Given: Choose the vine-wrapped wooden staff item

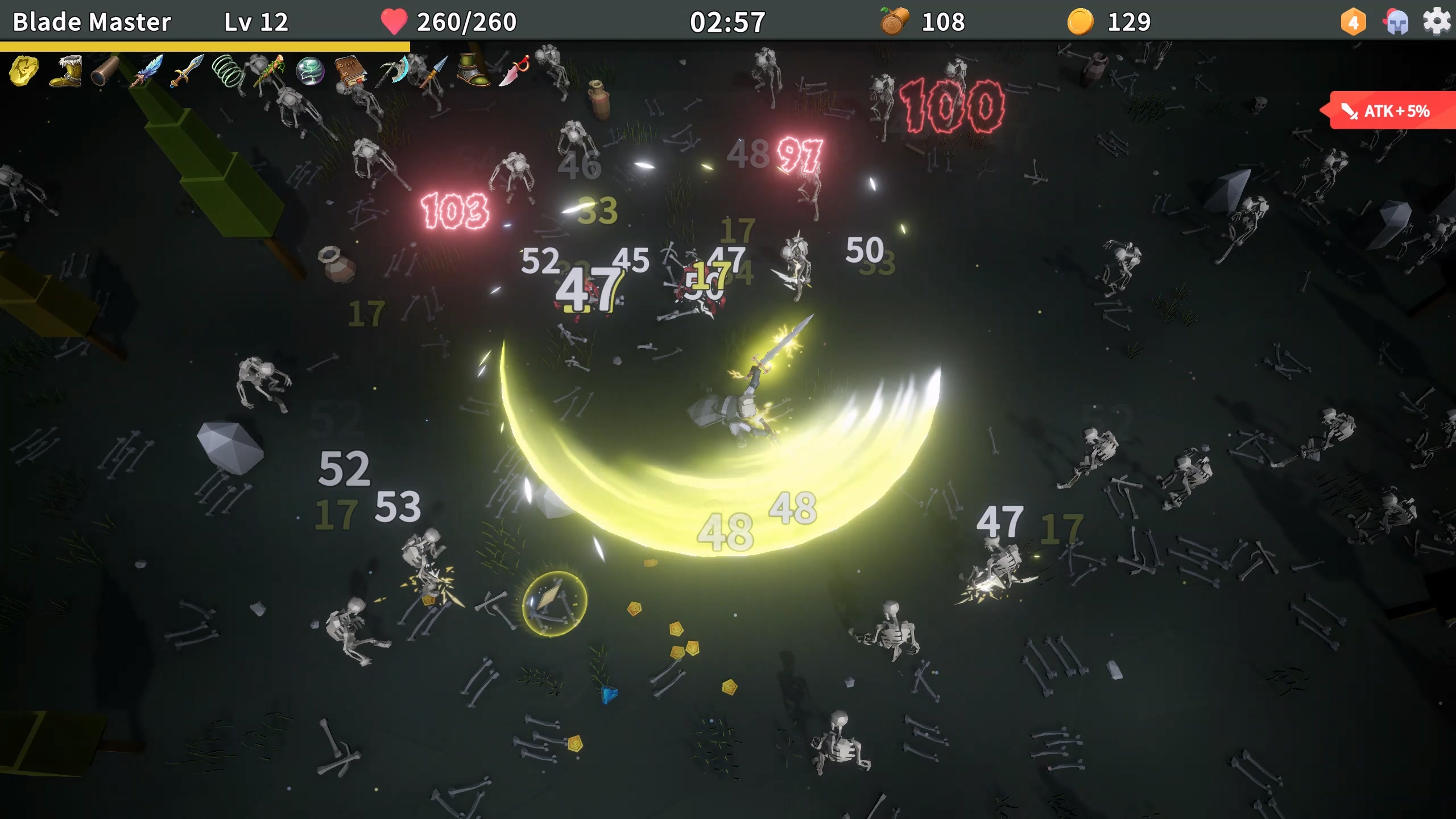Looking at the screenshot, I should tap(269, 71).
